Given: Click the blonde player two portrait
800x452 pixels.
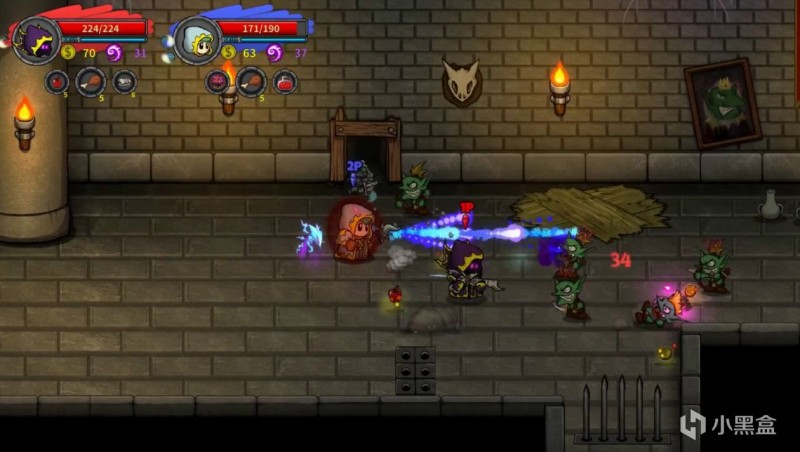Looking at the screenshot, I should pos(198,41).
